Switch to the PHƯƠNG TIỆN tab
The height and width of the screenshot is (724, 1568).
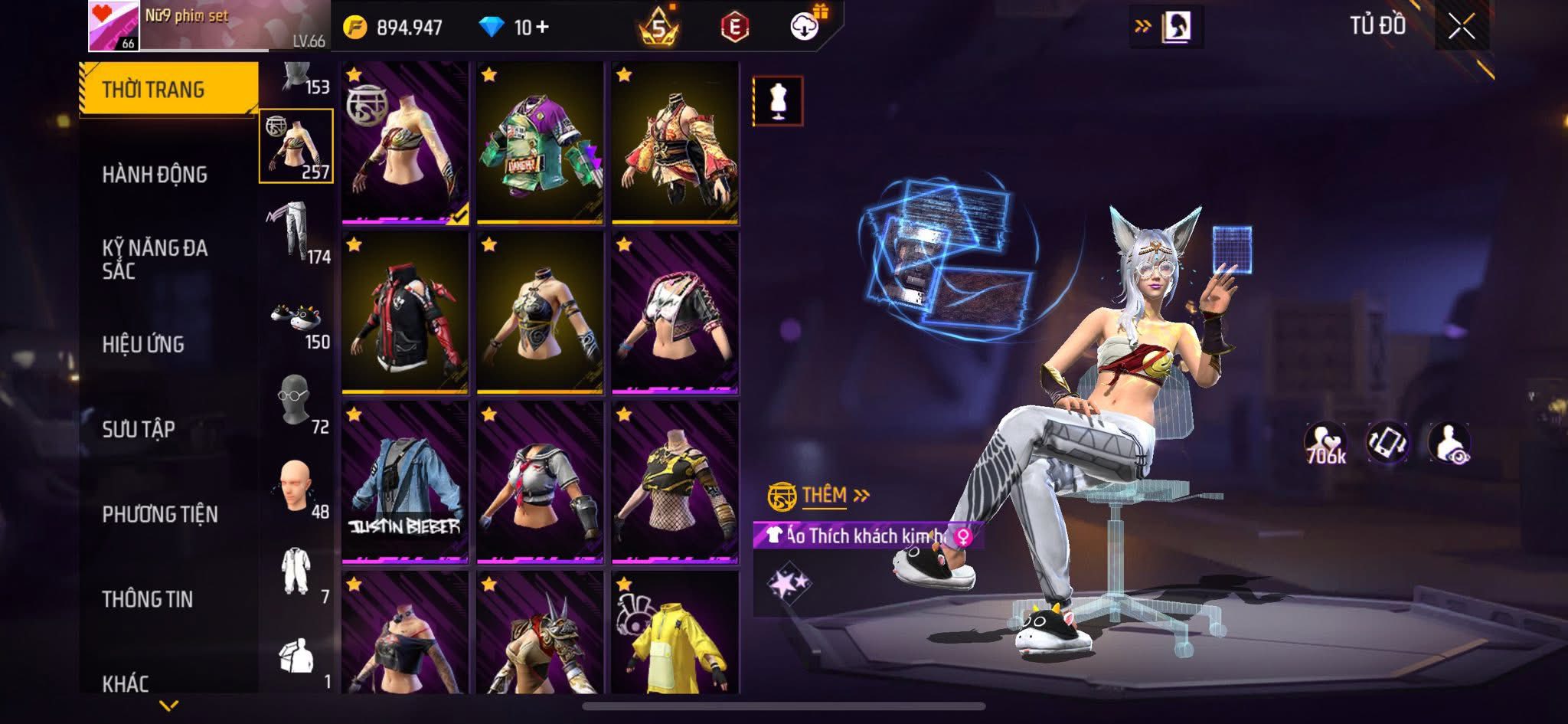[160, 514]
